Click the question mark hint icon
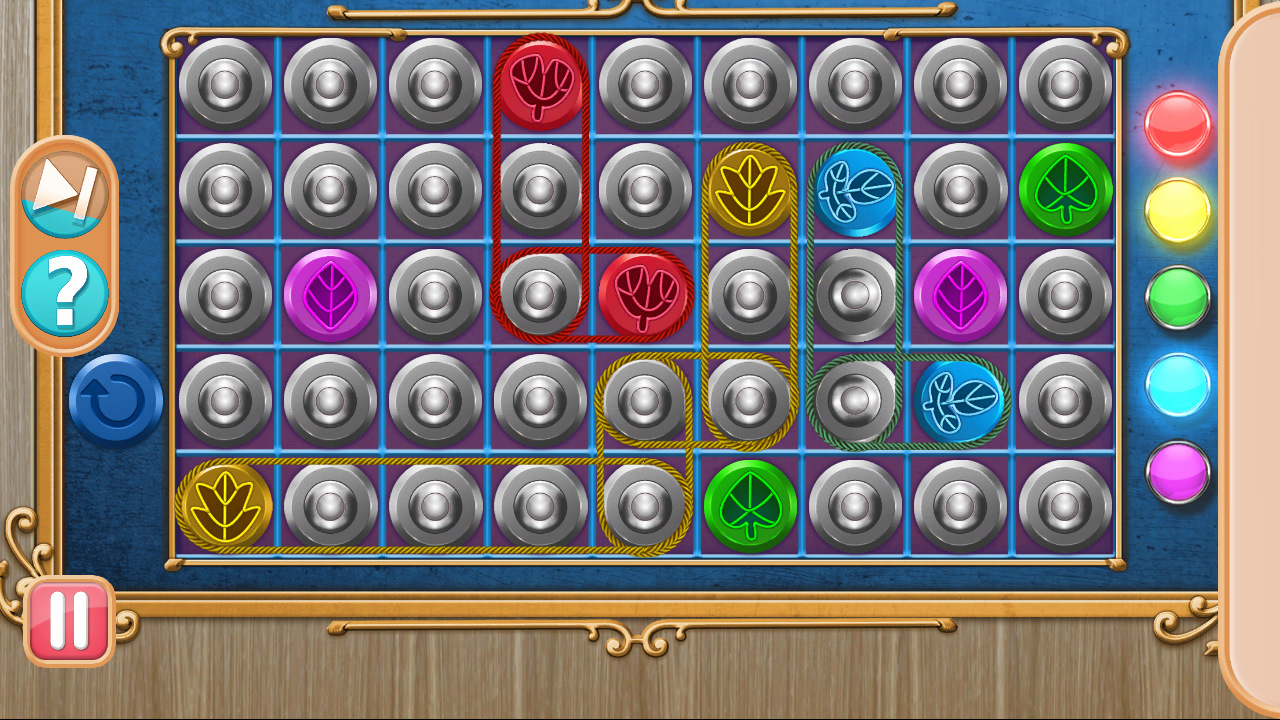1280x720 pixels. (x=65, y=289)
